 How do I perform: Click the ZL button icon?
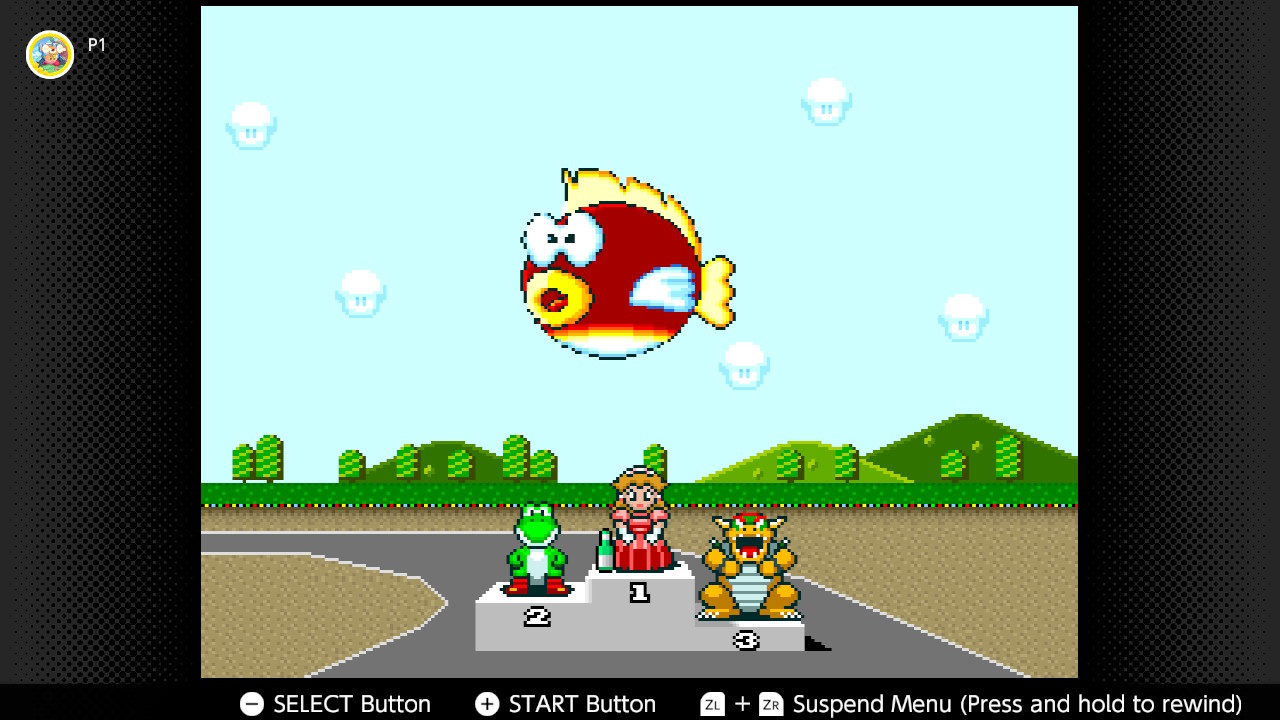pos(711,704)
